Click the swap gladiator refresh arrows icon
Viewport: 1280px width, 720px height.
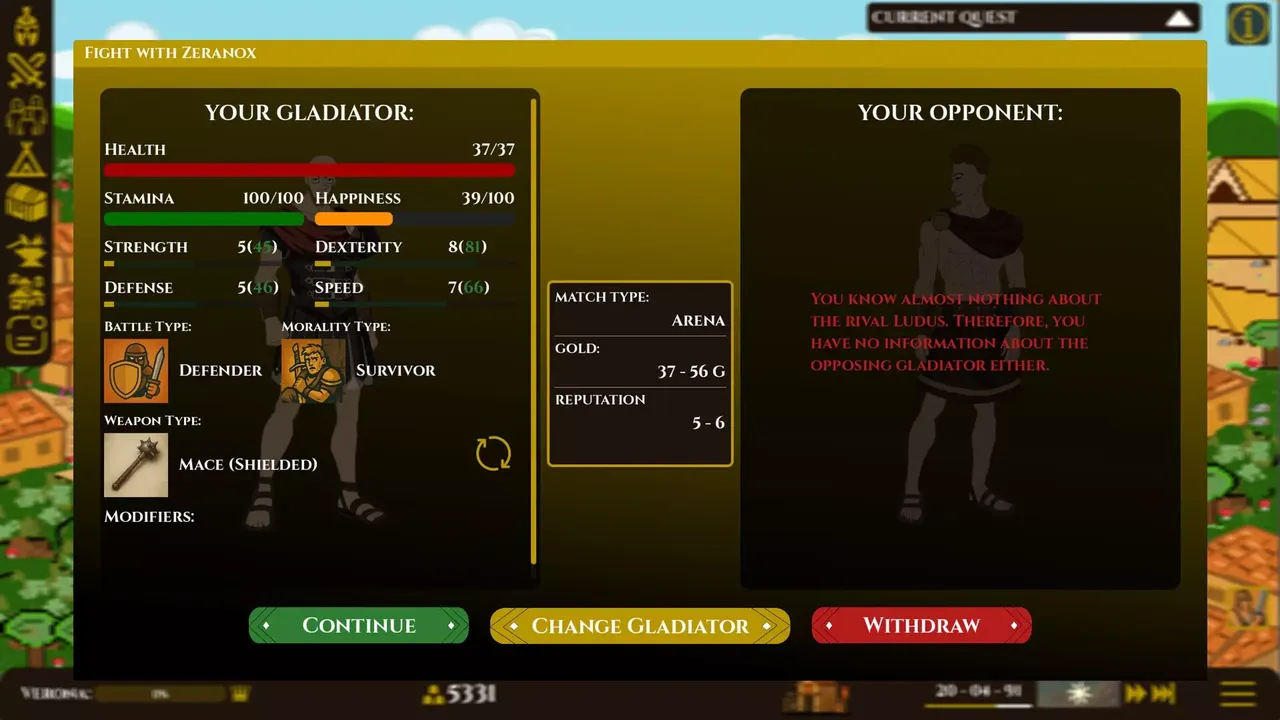(x=492, y=454)
